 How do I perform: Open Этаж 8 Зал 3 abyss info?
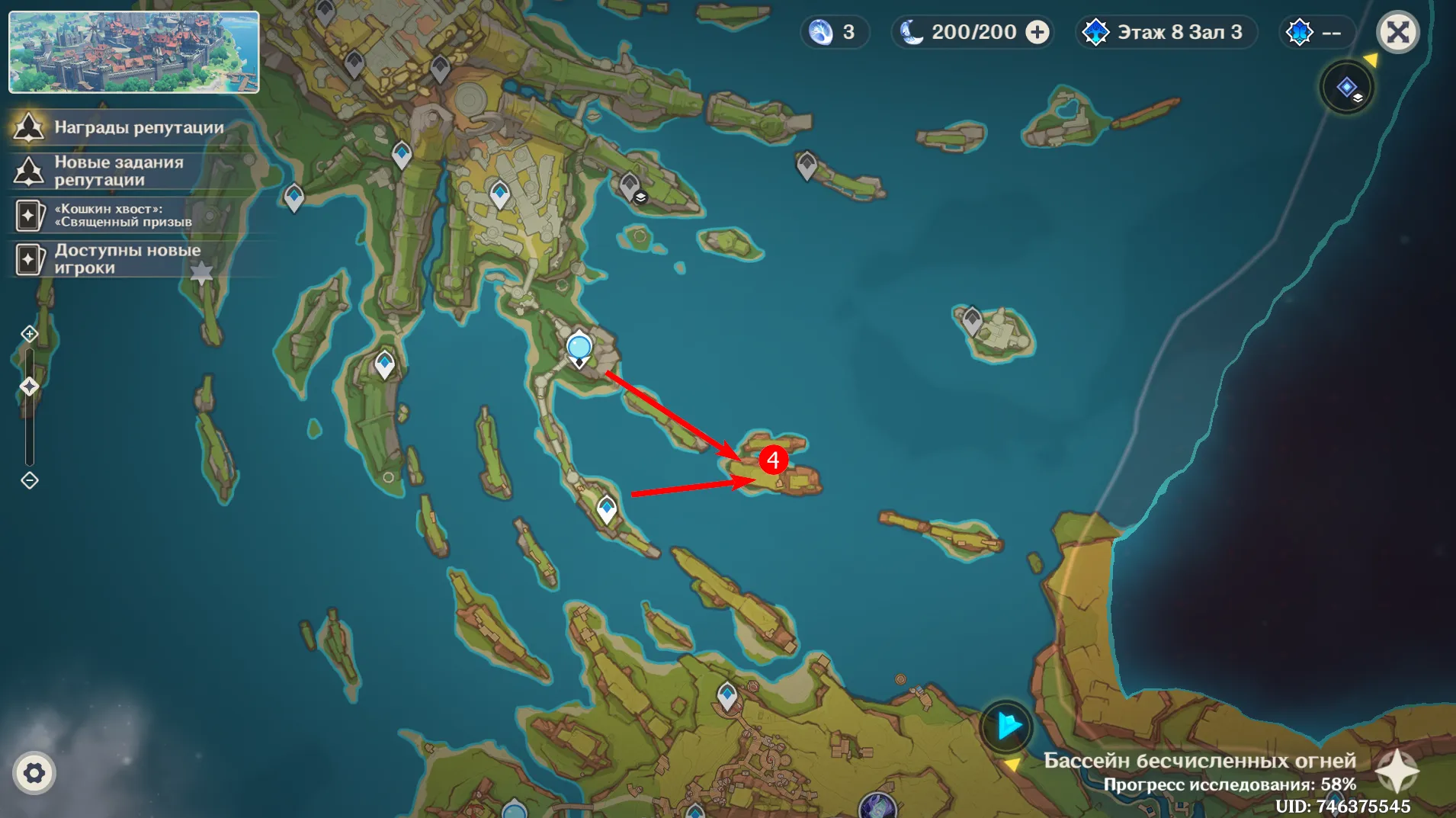[1164, 32]
